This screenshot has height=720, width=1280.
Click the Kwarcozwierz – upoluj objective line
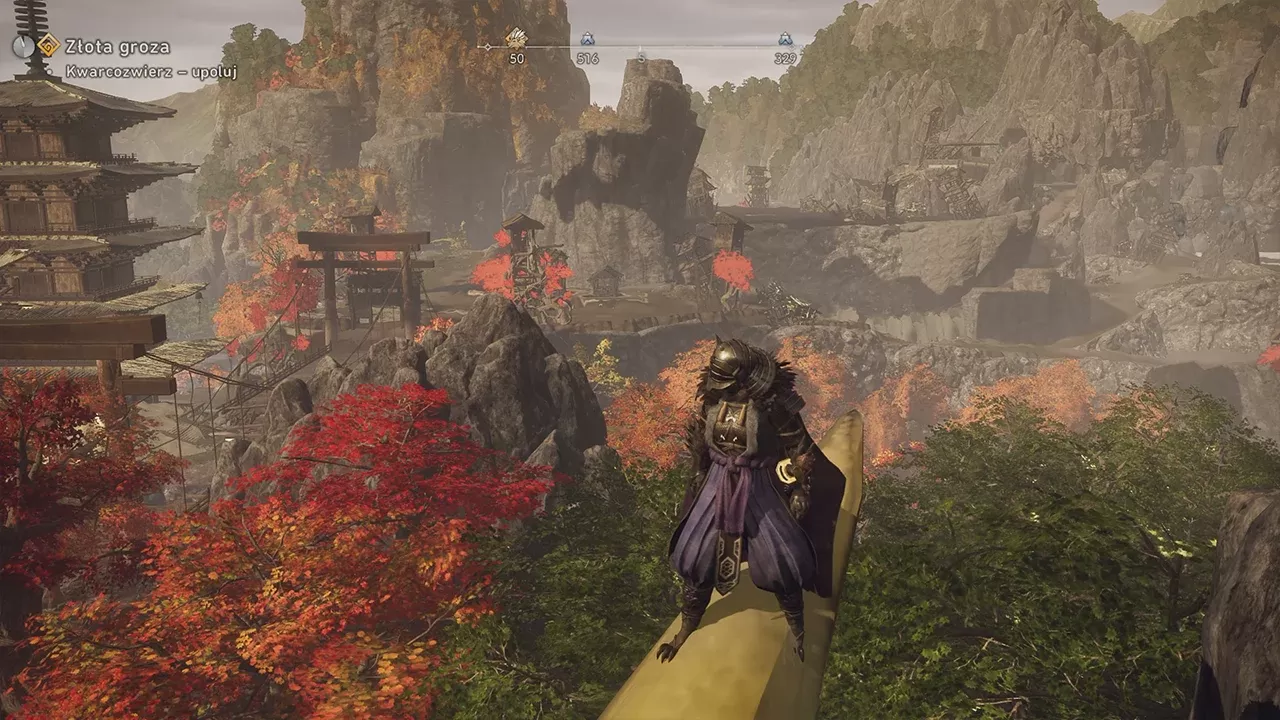pyautogui.click(x=151, y=71)
